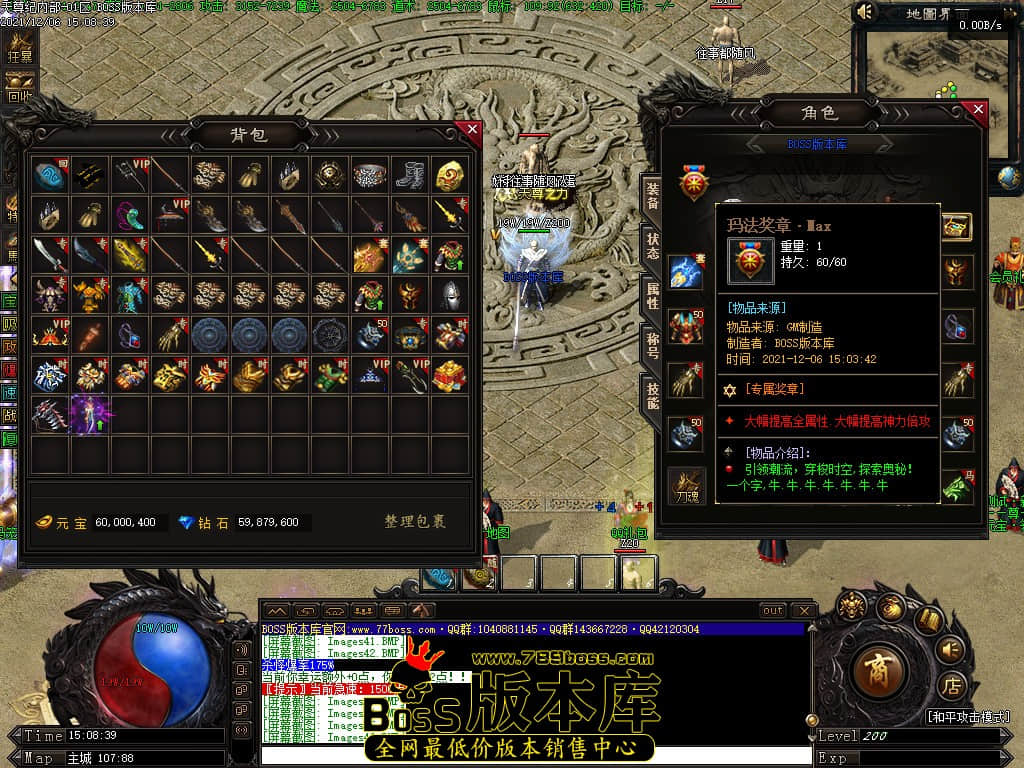Switch to the 装备 equipment tab
Viewport: 1024px width, 768px height.
click(652, 197)
